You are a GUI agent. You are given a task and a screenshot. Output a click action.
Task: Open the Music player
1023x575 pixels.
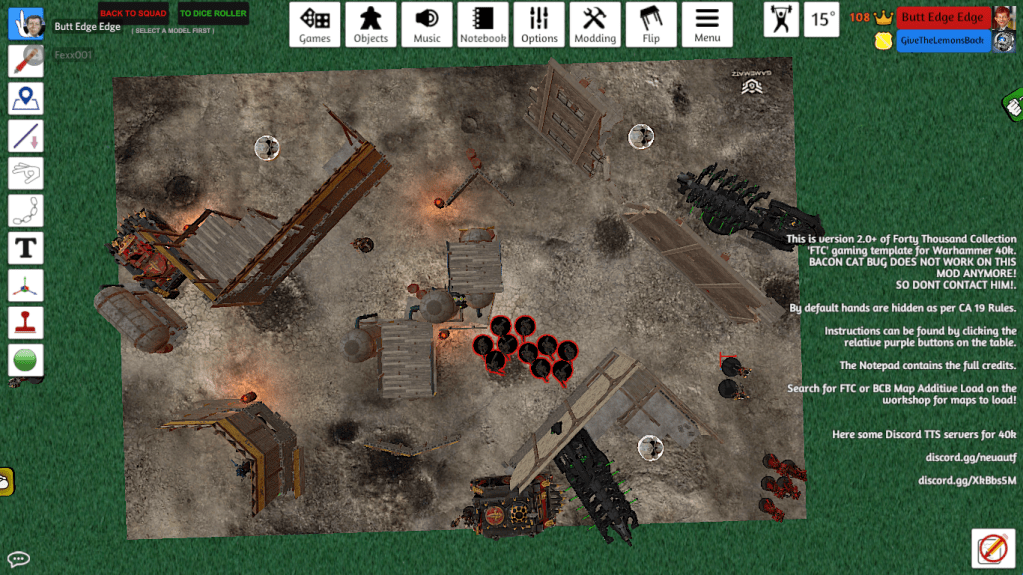tap(427, 24)
